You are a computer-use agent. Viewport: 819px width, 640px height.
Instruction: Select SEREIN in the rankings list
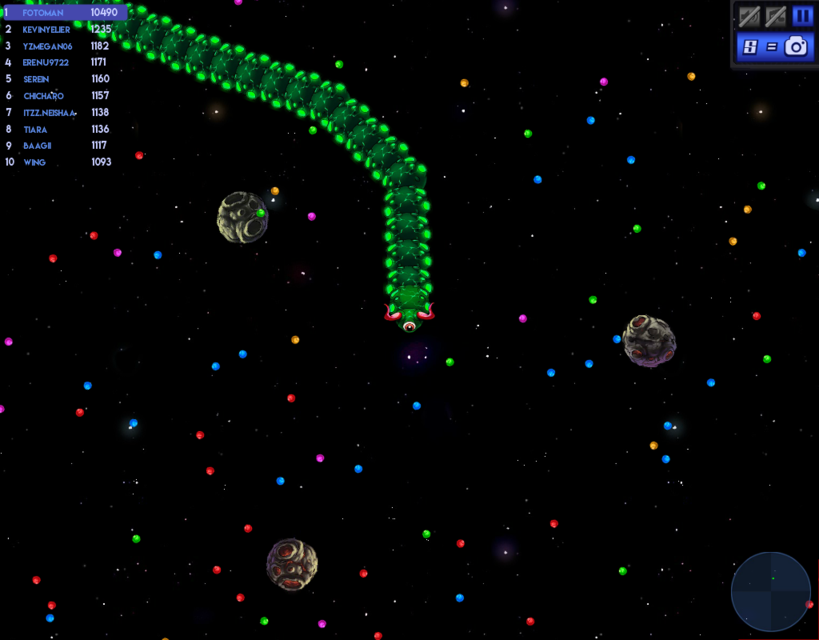pyautogui.click(x=60, y=79)
